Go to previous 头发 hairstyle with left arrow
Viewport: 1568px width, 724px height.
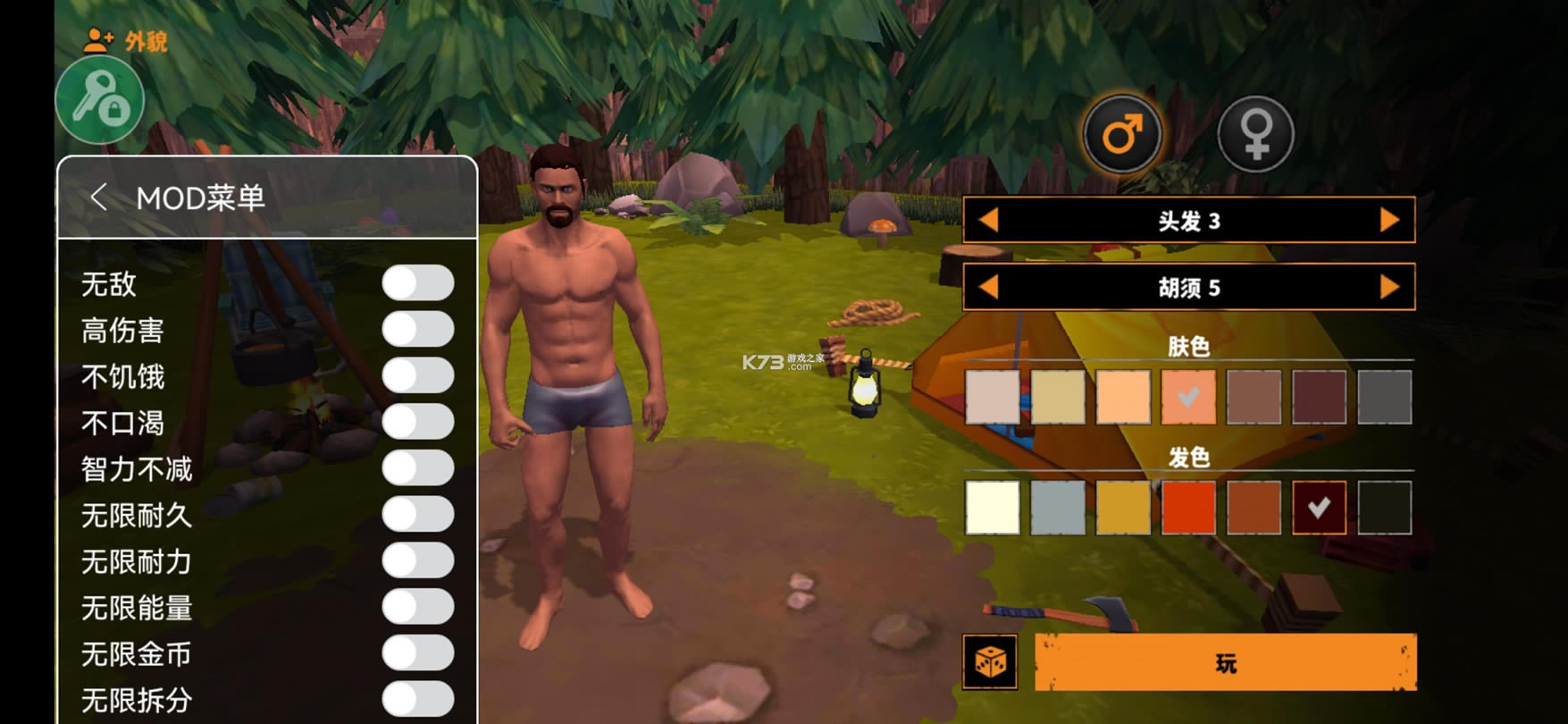(x=988, y=220)
